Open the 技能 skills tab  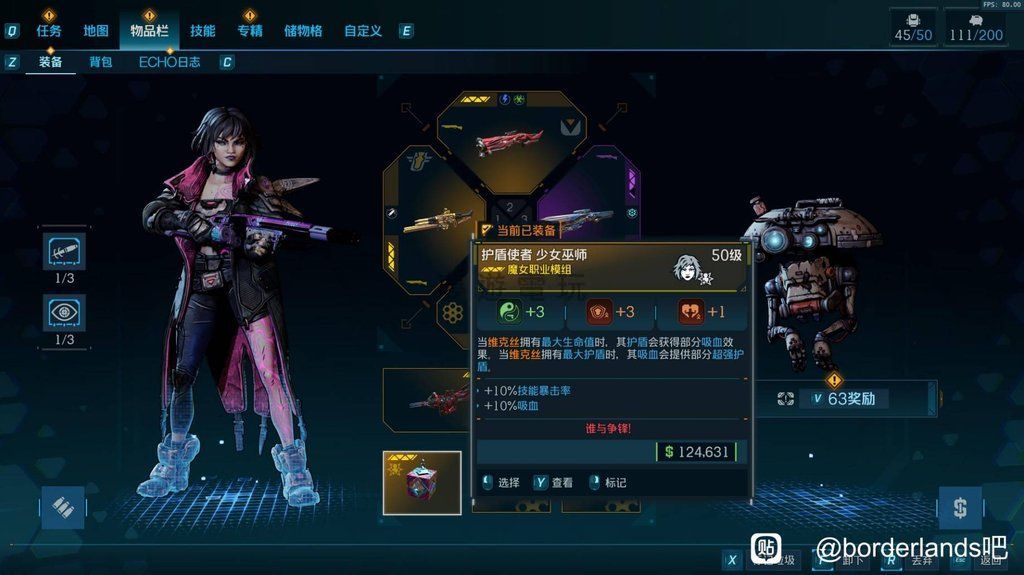pos(202,31)
